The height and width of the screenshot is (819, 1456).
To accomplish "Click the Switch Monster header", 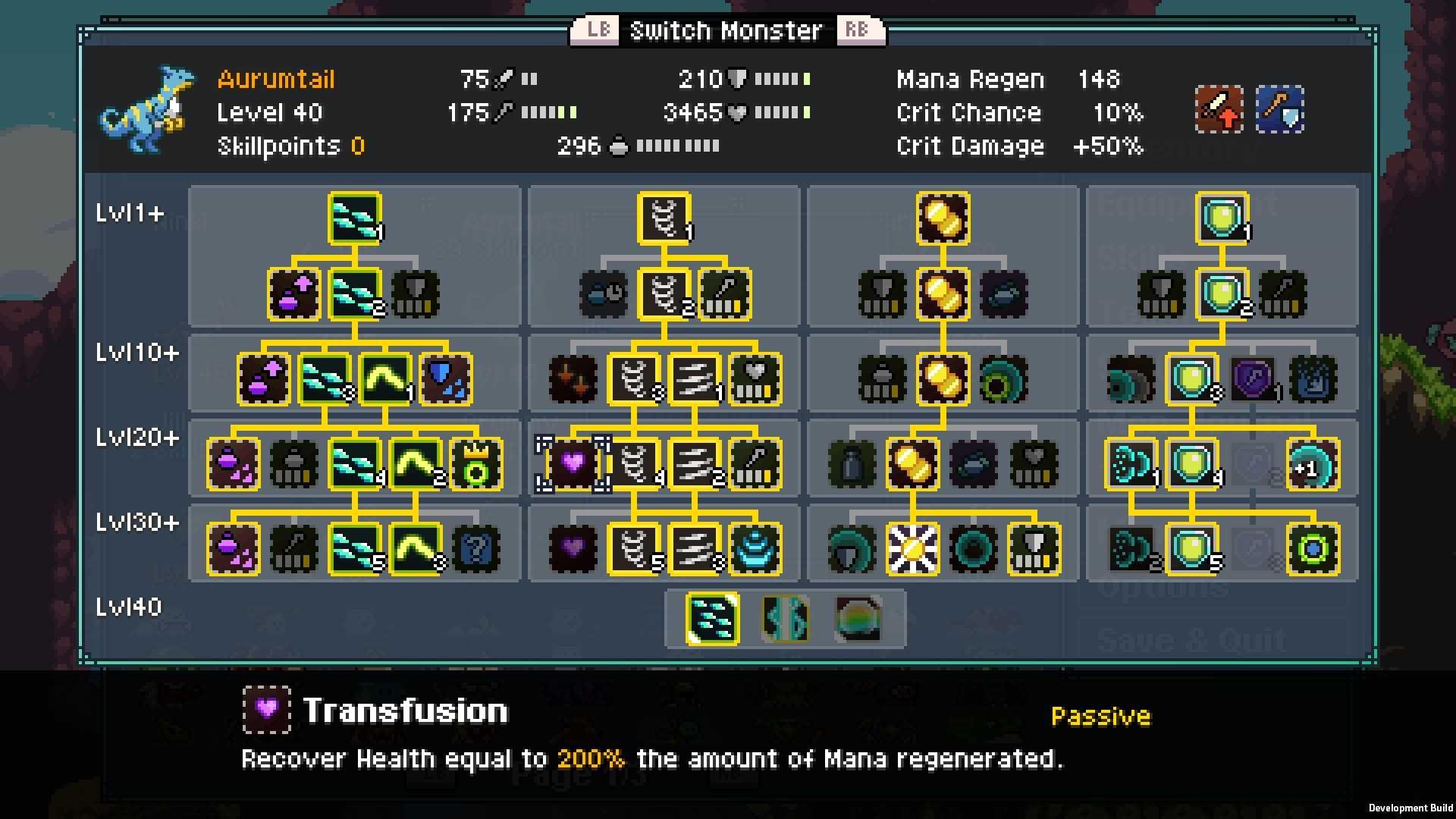I will coord(724,30).
